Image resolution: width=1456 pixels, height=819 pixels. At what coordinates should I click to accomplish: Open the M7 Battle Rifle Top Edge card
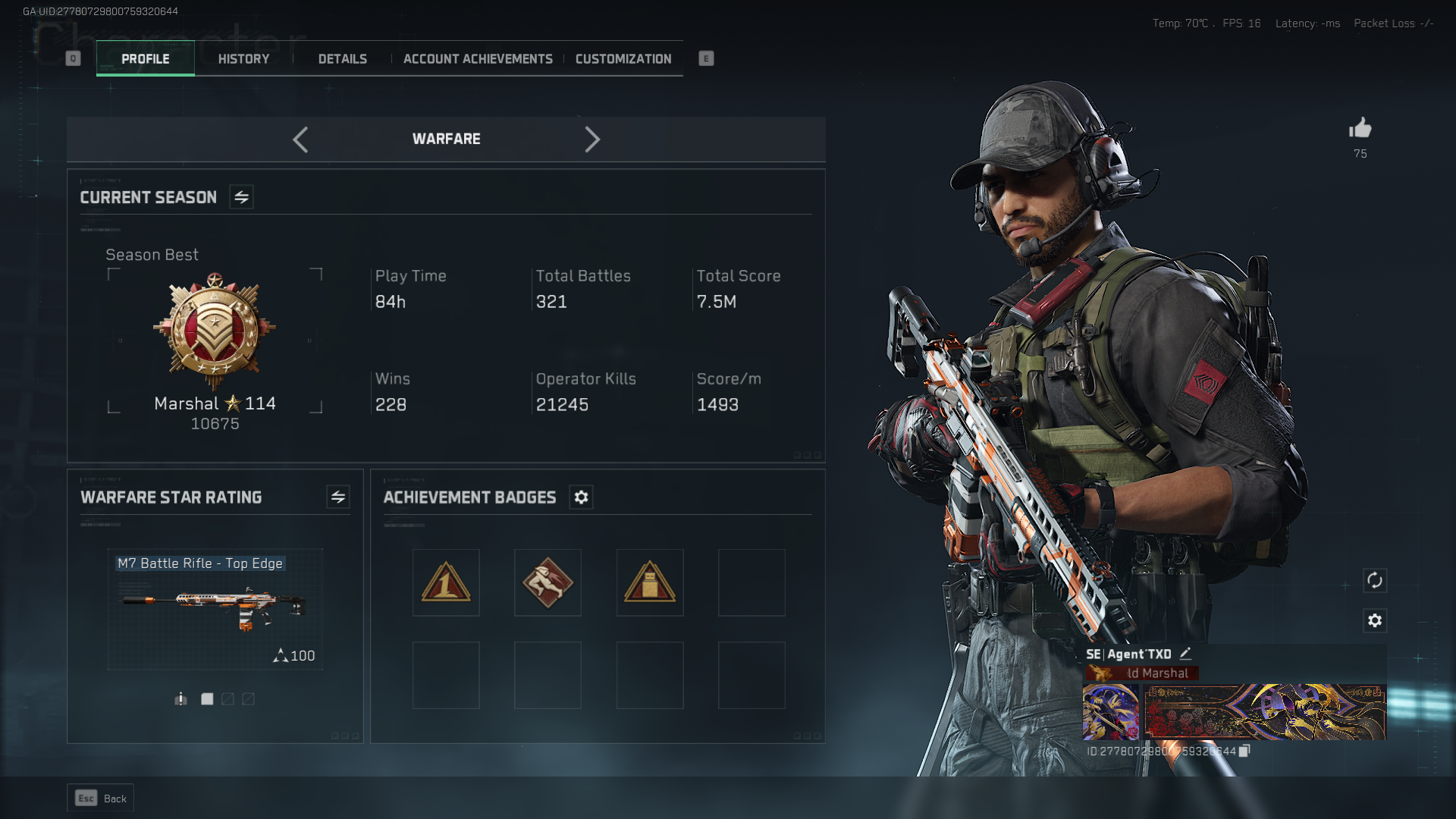point(215,609)
